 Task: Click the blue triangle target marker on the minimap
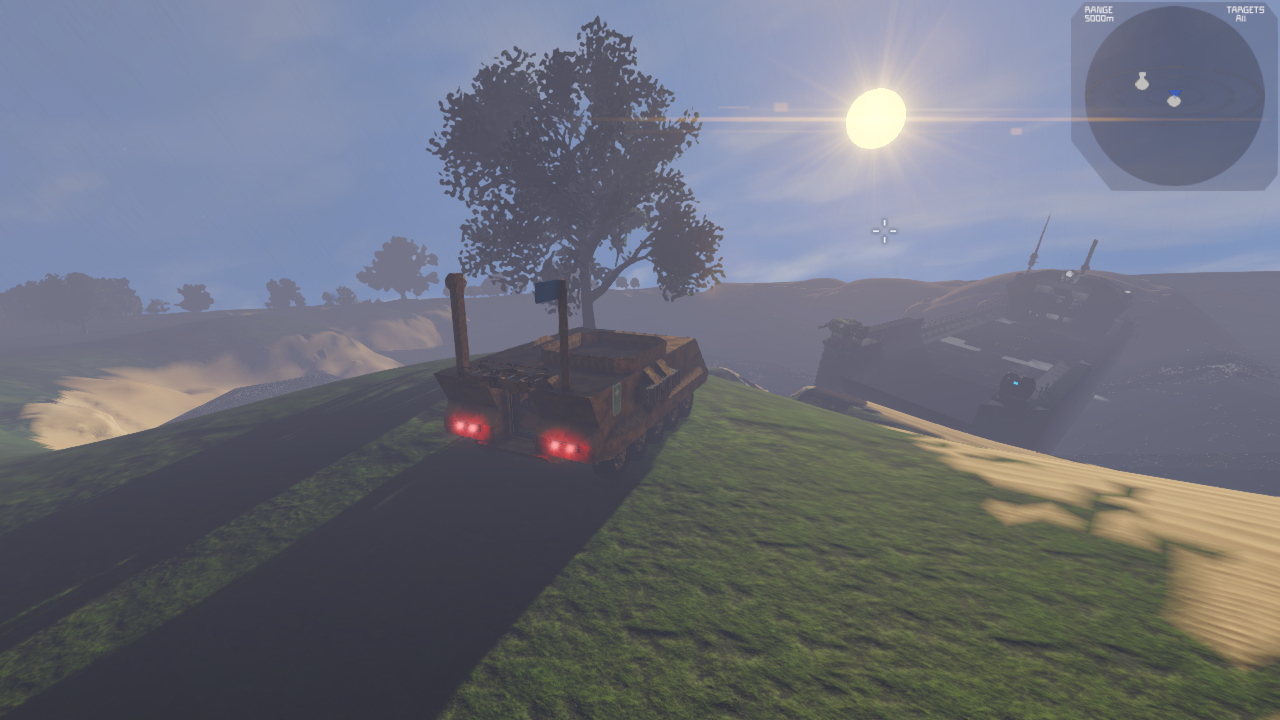pos(1175,92)
